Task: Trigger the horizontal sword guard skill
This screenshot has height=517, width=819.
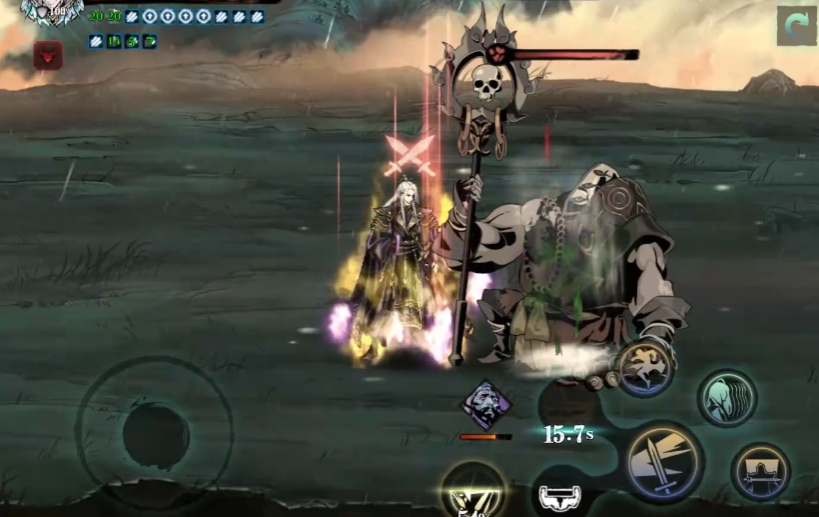Action: (760, 471)
